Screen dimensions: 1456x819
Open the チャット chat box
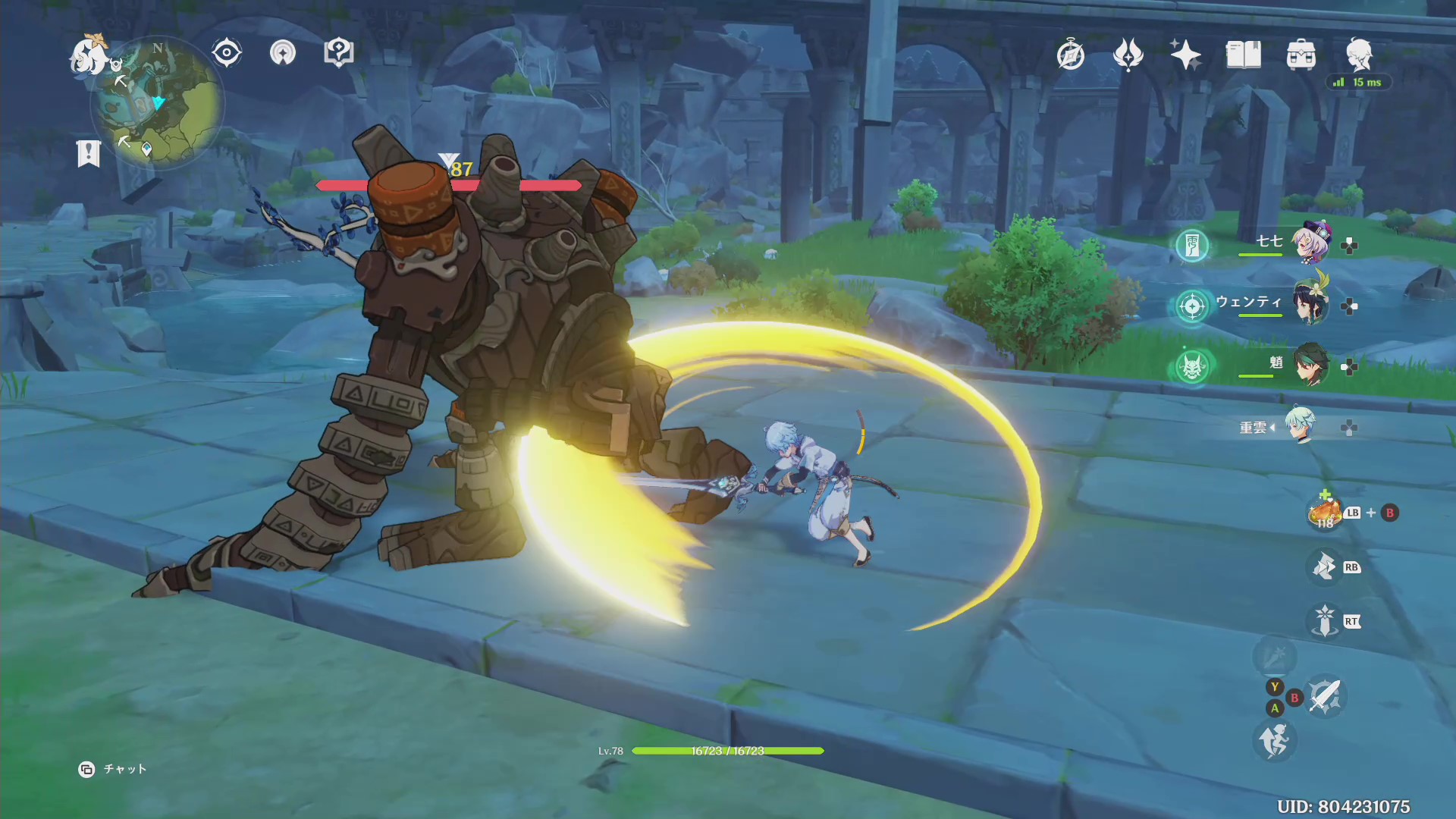(113, 769)
